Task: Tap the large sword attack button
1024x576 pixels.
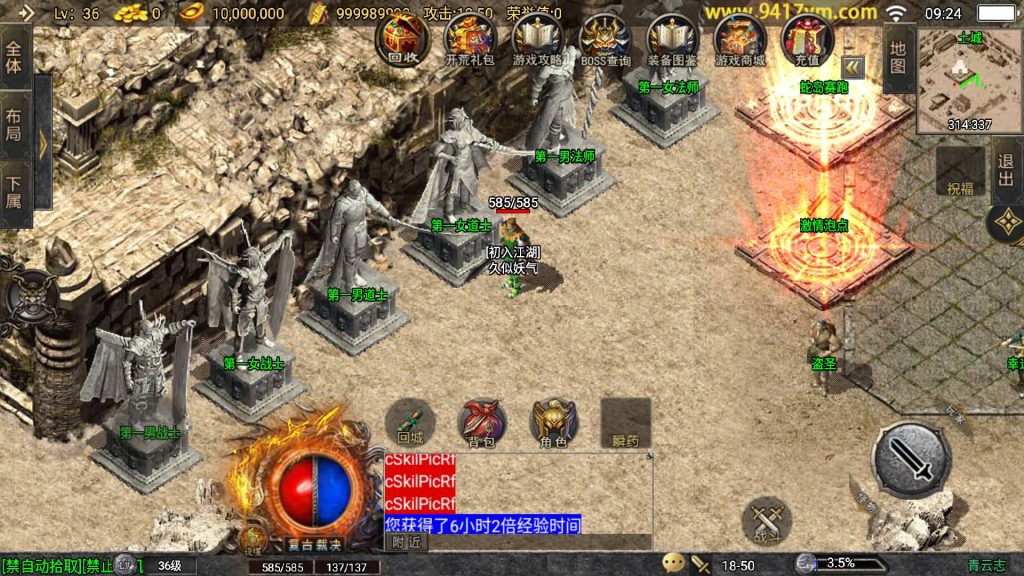Action: pyautogui.click(x=910, y=460)
